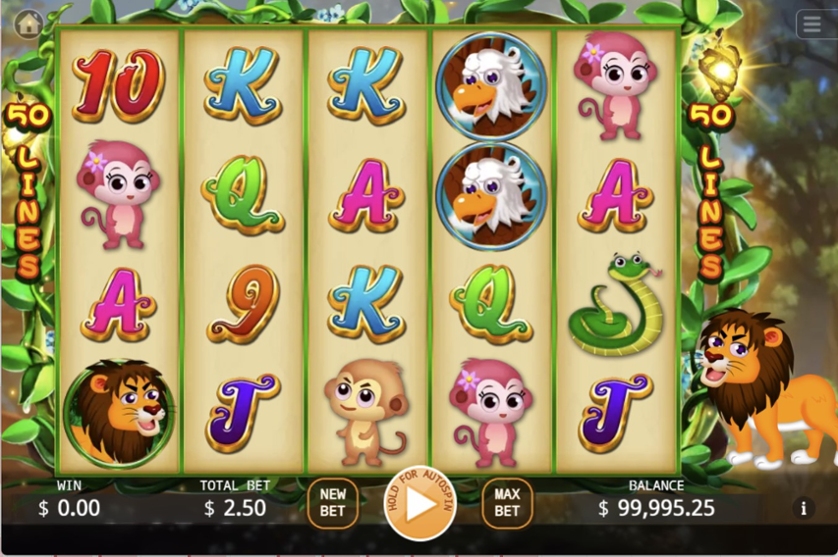
Task: Spin the reels with the play button
Action: coord(420,504)
